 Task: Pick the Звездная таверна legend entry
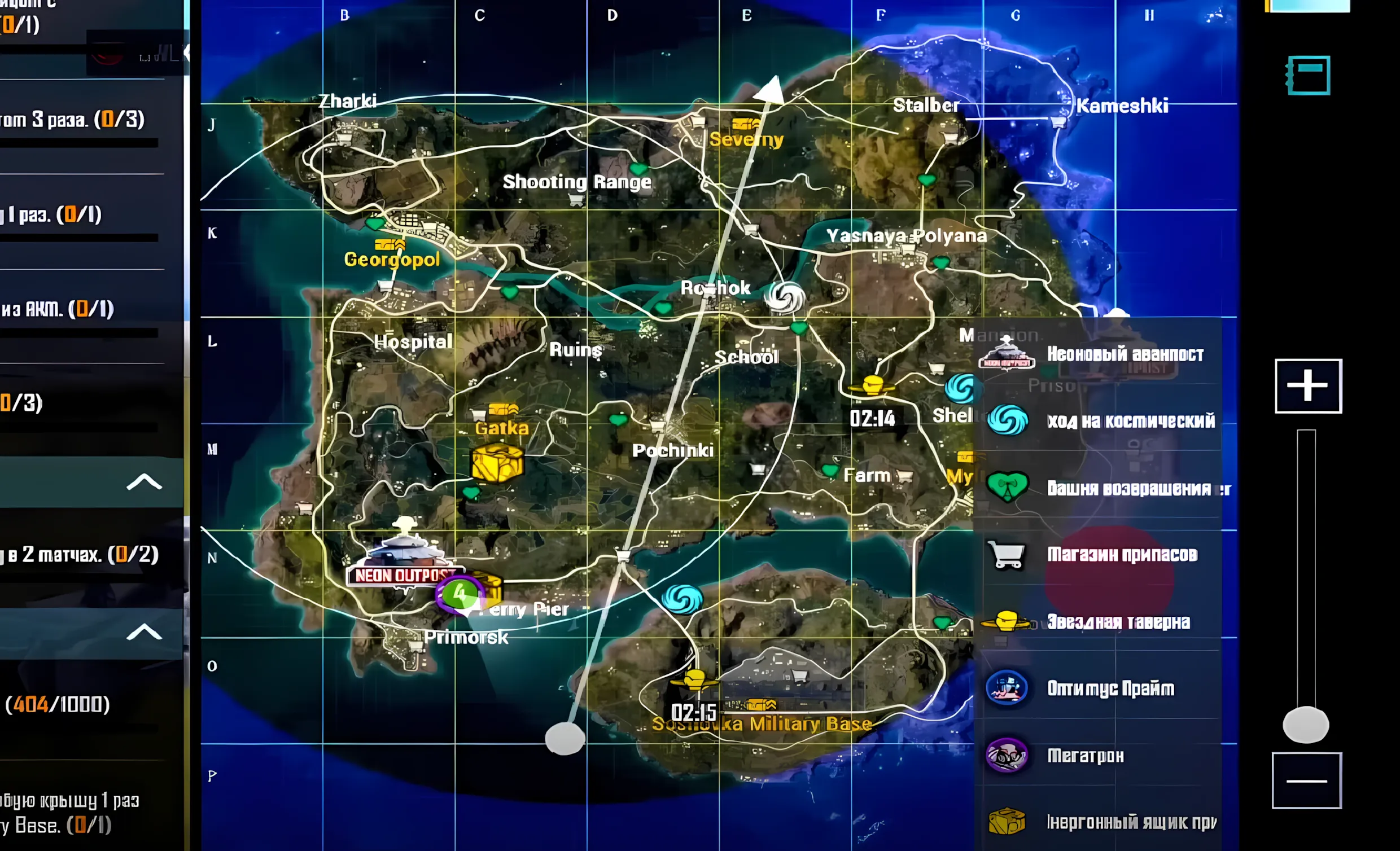(x=1097, y=621)
